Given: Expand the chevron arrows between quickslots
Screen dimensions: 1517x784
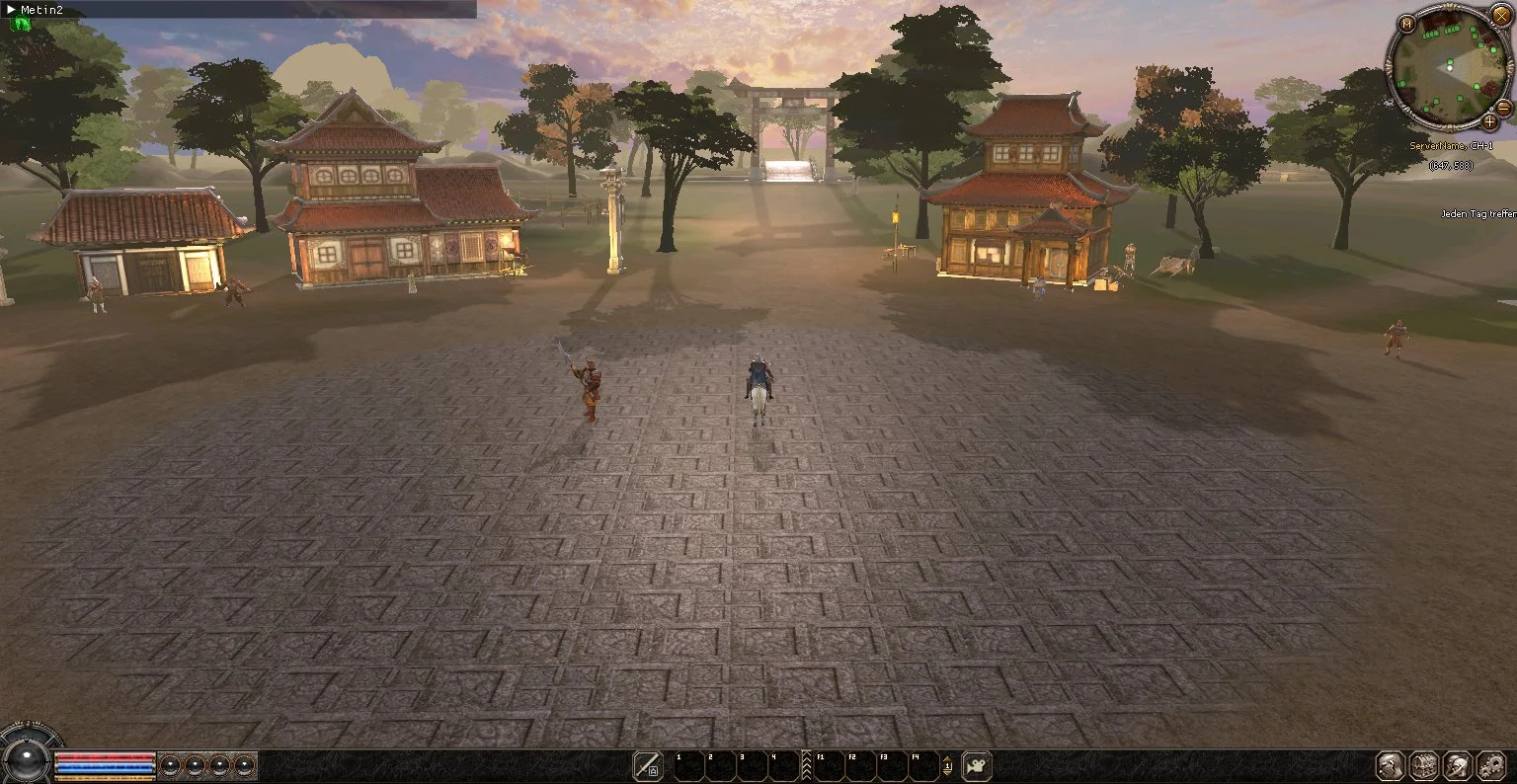Looking at the screenshot, I should 806,765.
